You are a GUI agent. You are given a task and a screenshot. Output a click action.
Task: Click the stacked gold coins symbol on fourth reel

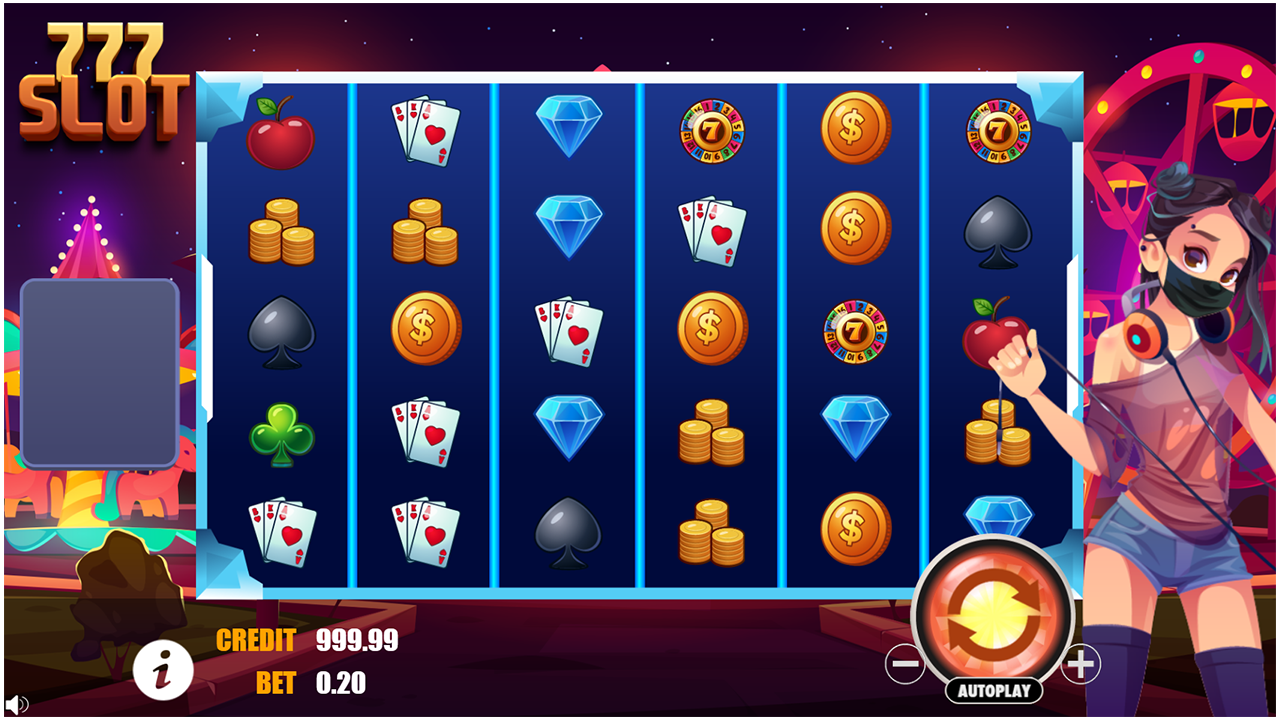click(x=710, y=432)
